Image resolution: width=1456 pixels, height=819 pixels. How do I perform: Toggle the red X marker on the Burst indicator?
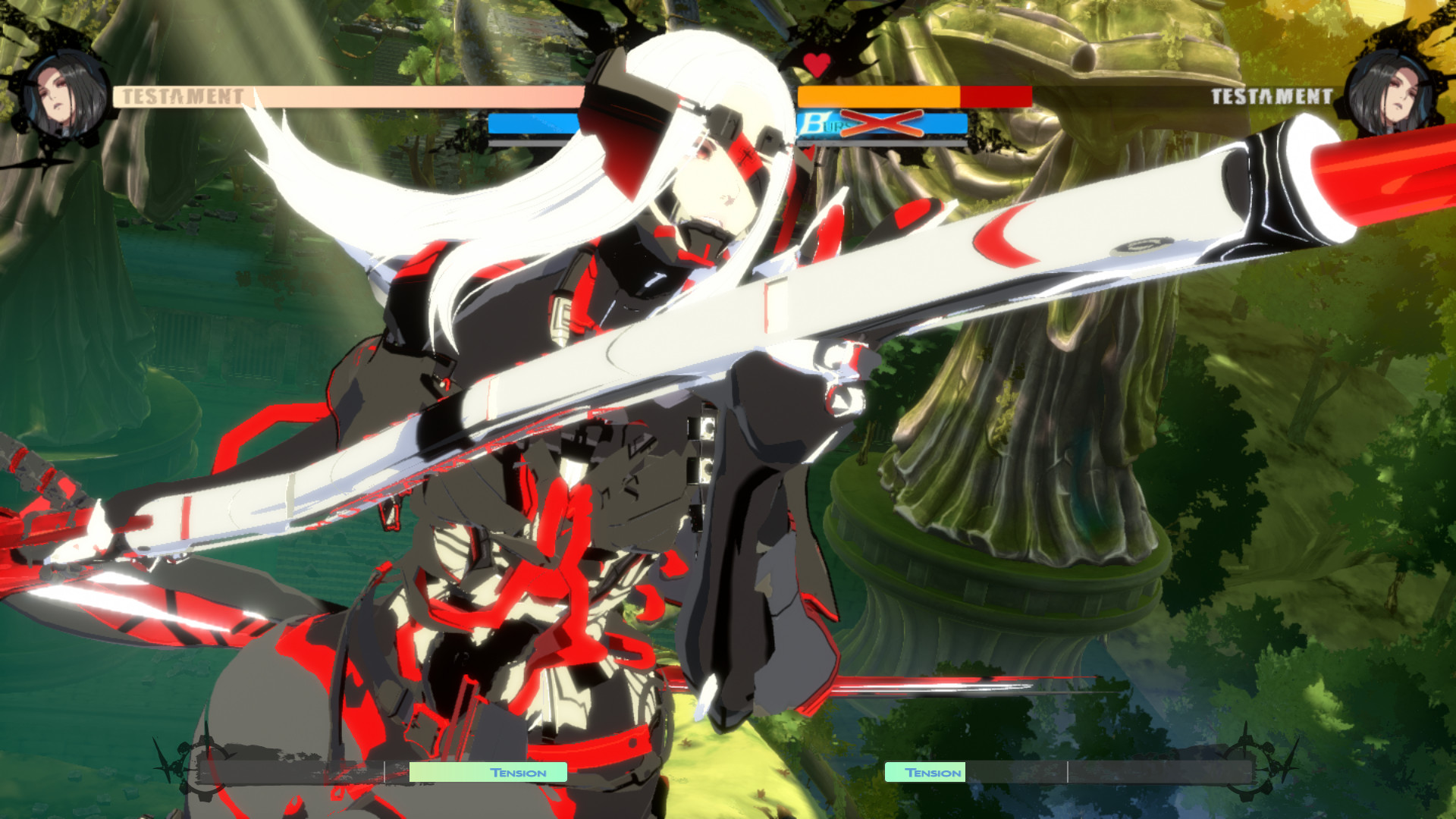click(x=880, y=123)
